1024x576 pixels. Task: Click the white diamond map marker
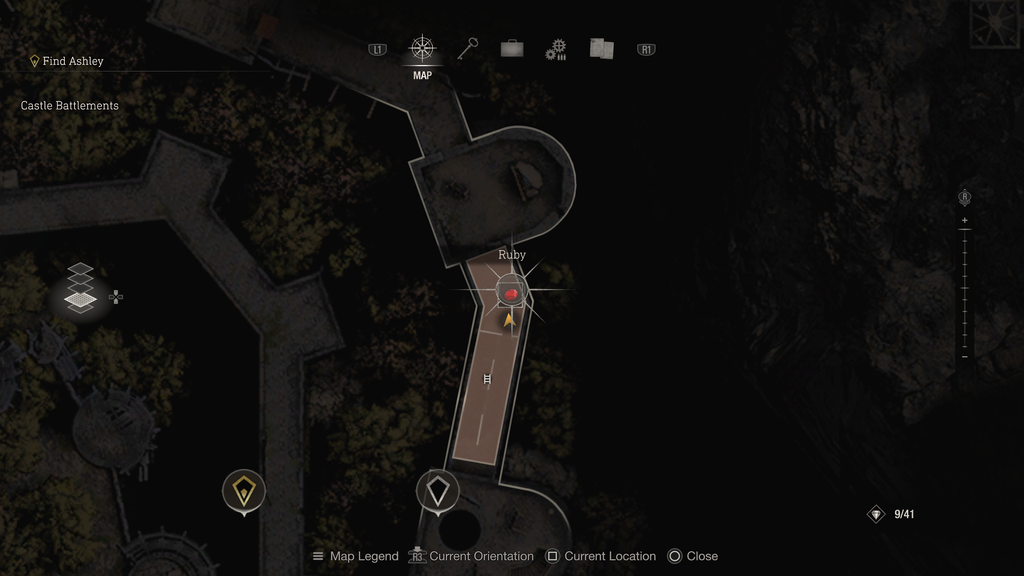pos(437,490)
